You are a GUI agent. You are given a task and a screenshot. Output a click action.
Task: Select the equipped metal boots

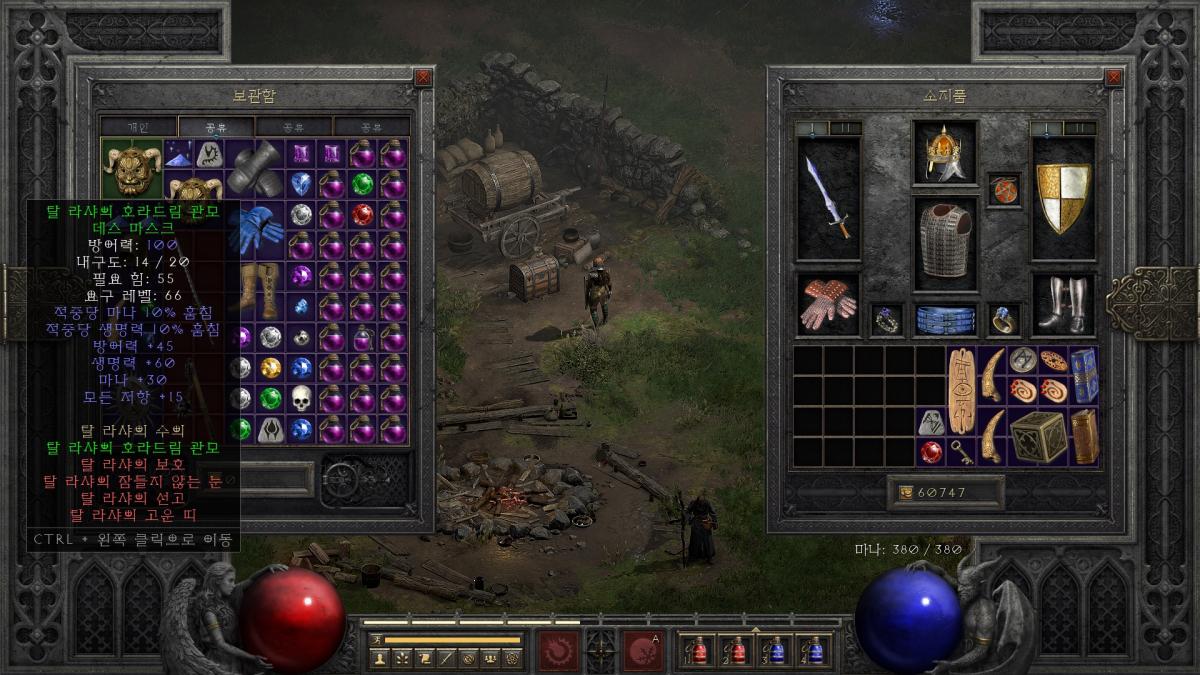(1063, 305)
